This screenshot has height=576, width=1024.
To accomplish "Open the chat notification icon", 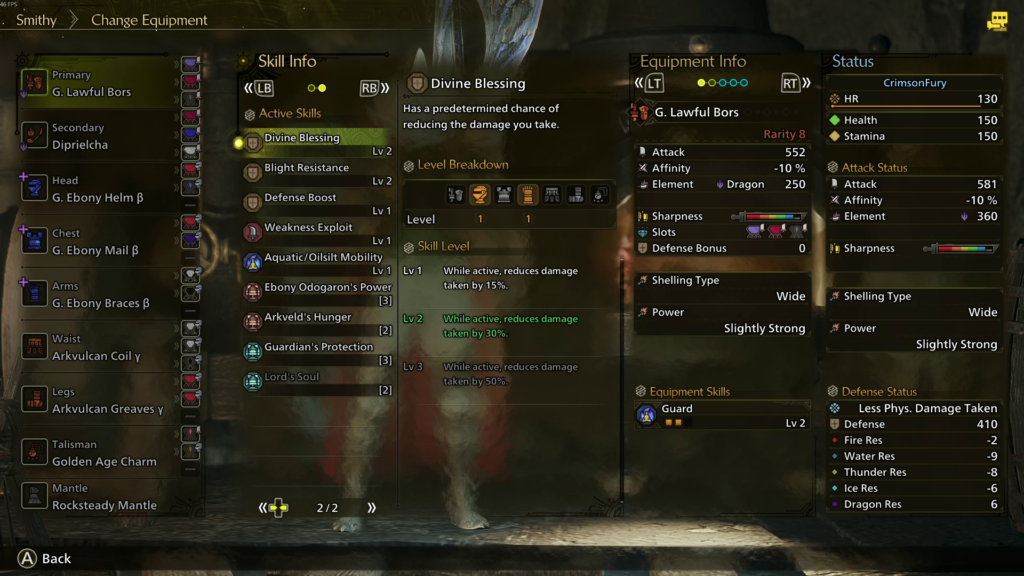I will [x=997, y=21].
